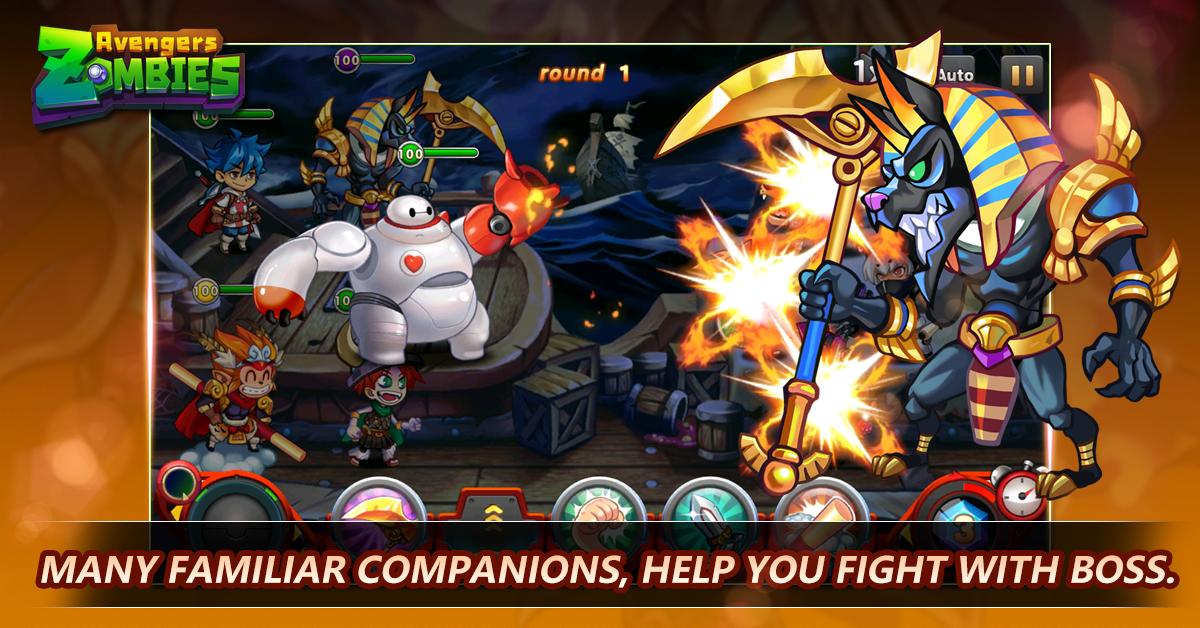Activate the fist punch skill
Image resolution: width=1200 pixels, height=628 pixels.
coord(597,503)
